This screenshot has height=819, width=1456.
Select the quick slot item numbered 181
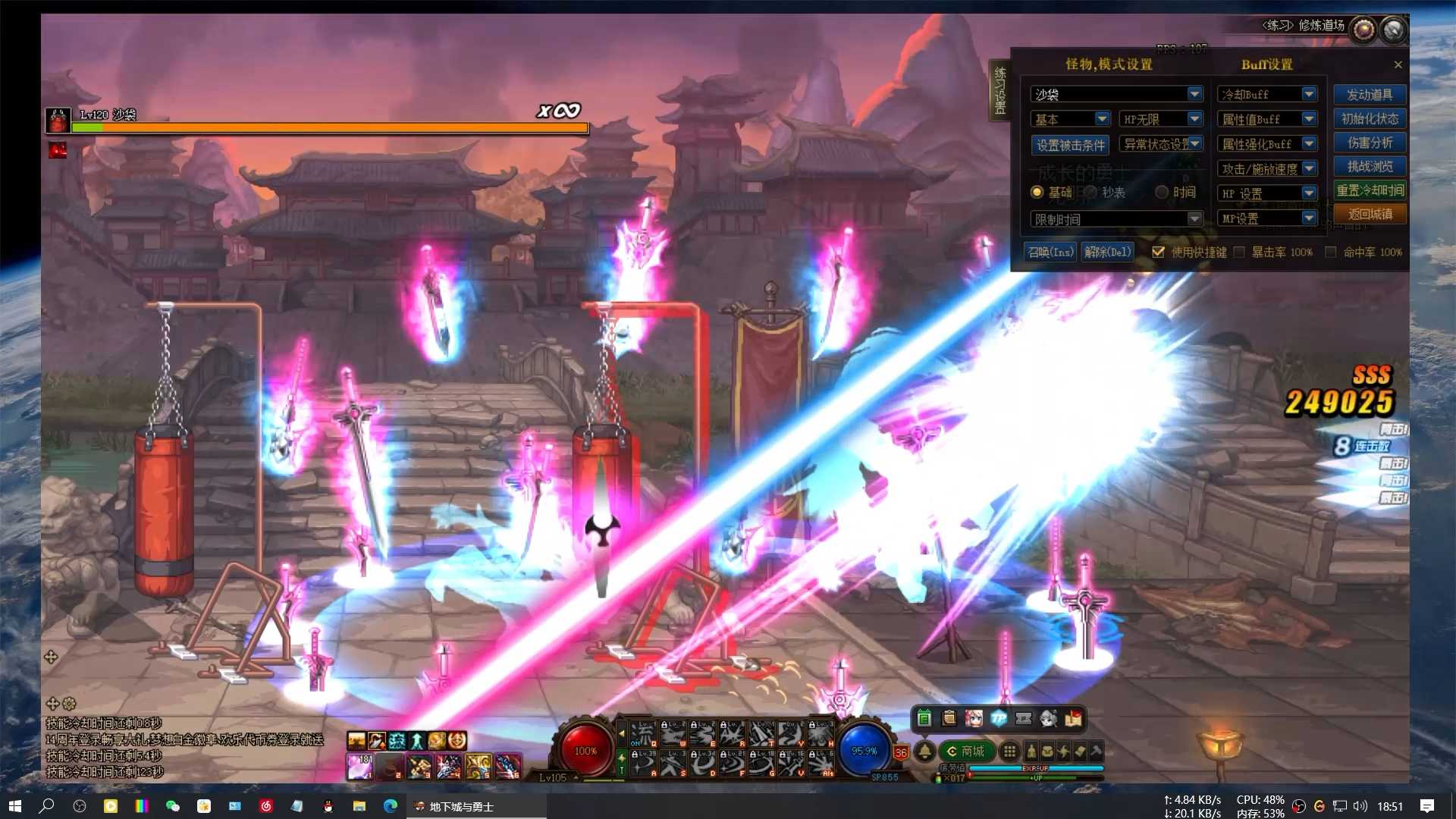pos(359,767)
